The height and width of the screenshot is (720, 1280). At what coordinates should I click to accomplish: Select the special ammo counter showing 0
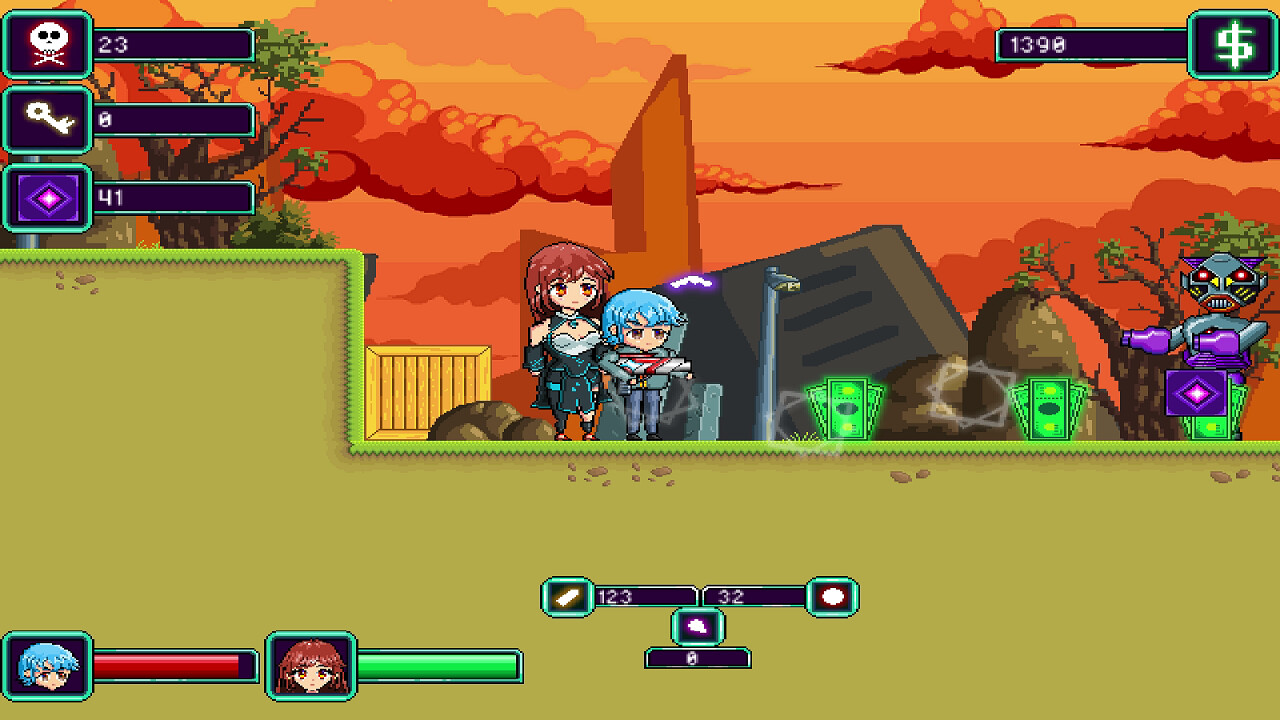point(700,658)
